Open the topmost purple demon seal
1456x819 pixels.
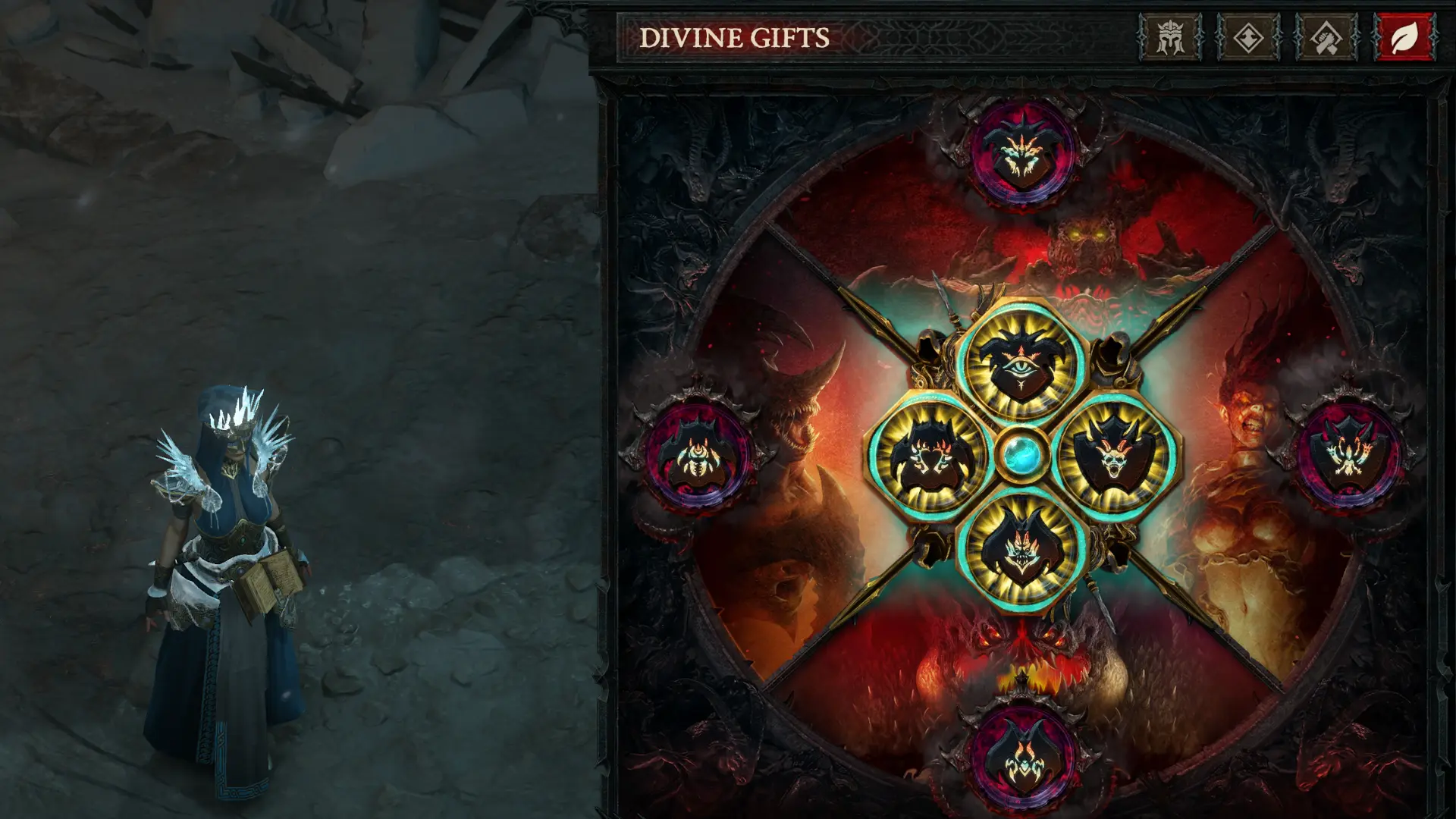click(x=1024, y=152)
